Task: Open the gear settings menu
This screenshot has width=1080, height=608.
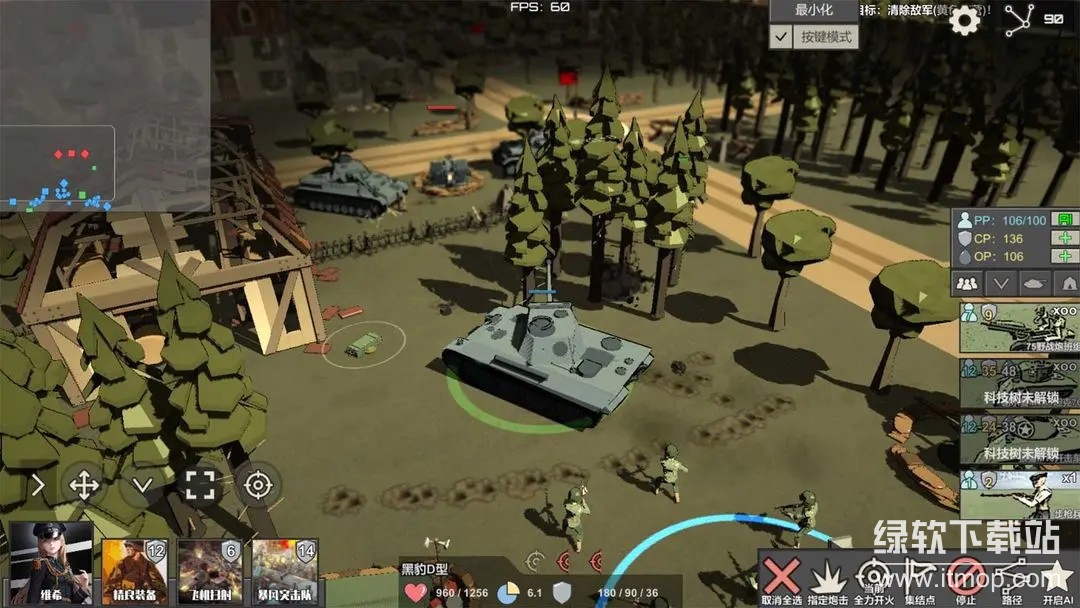Action: [964, 20]
